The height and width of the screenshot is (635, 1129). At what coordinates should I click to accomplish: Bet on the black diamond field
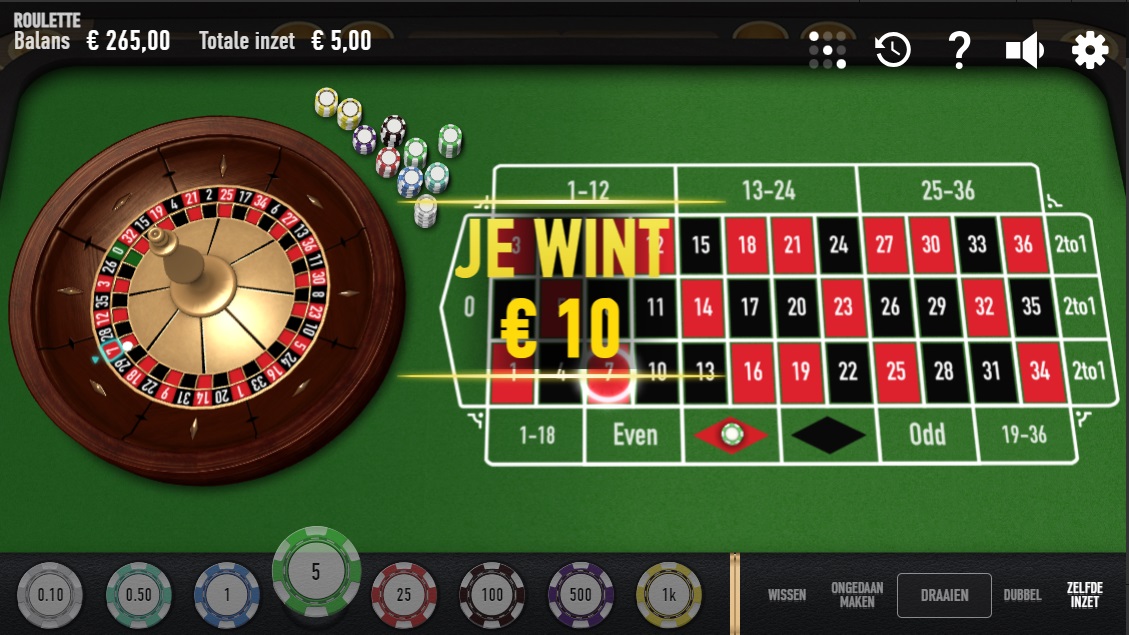829,435
